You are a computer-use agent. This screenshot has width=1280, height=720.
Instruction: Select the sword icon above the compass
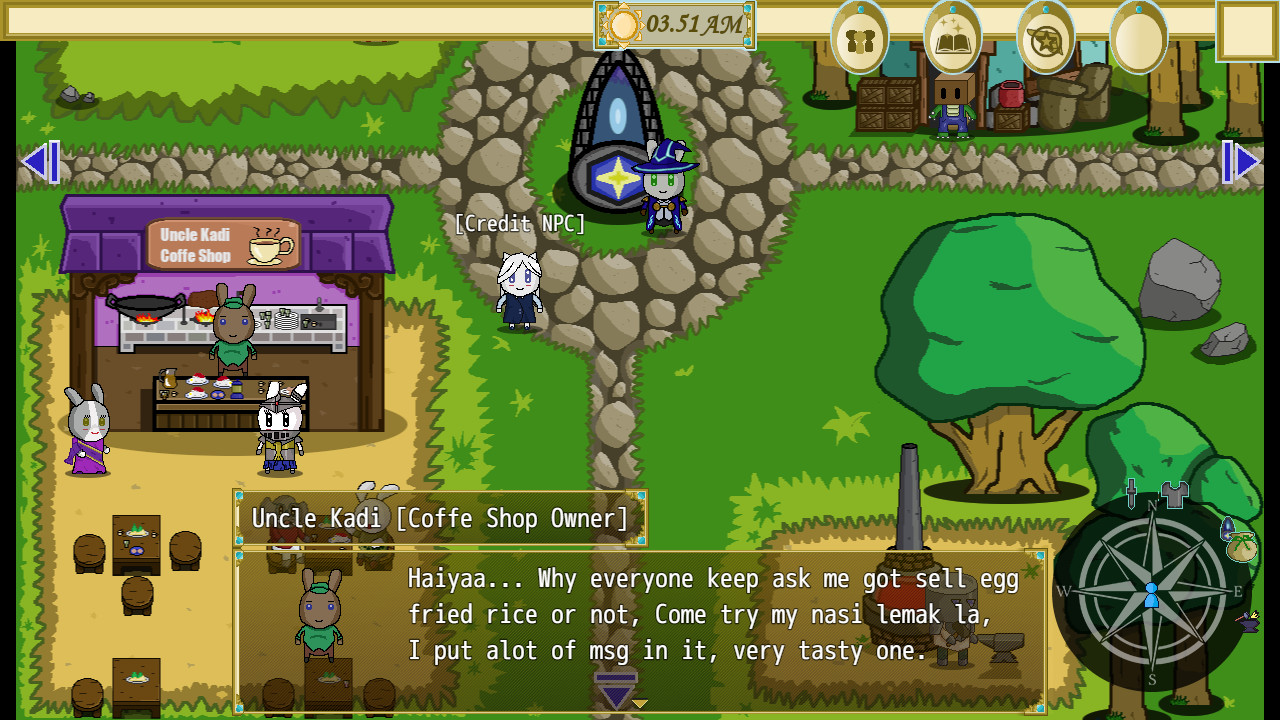point(1131,492)
